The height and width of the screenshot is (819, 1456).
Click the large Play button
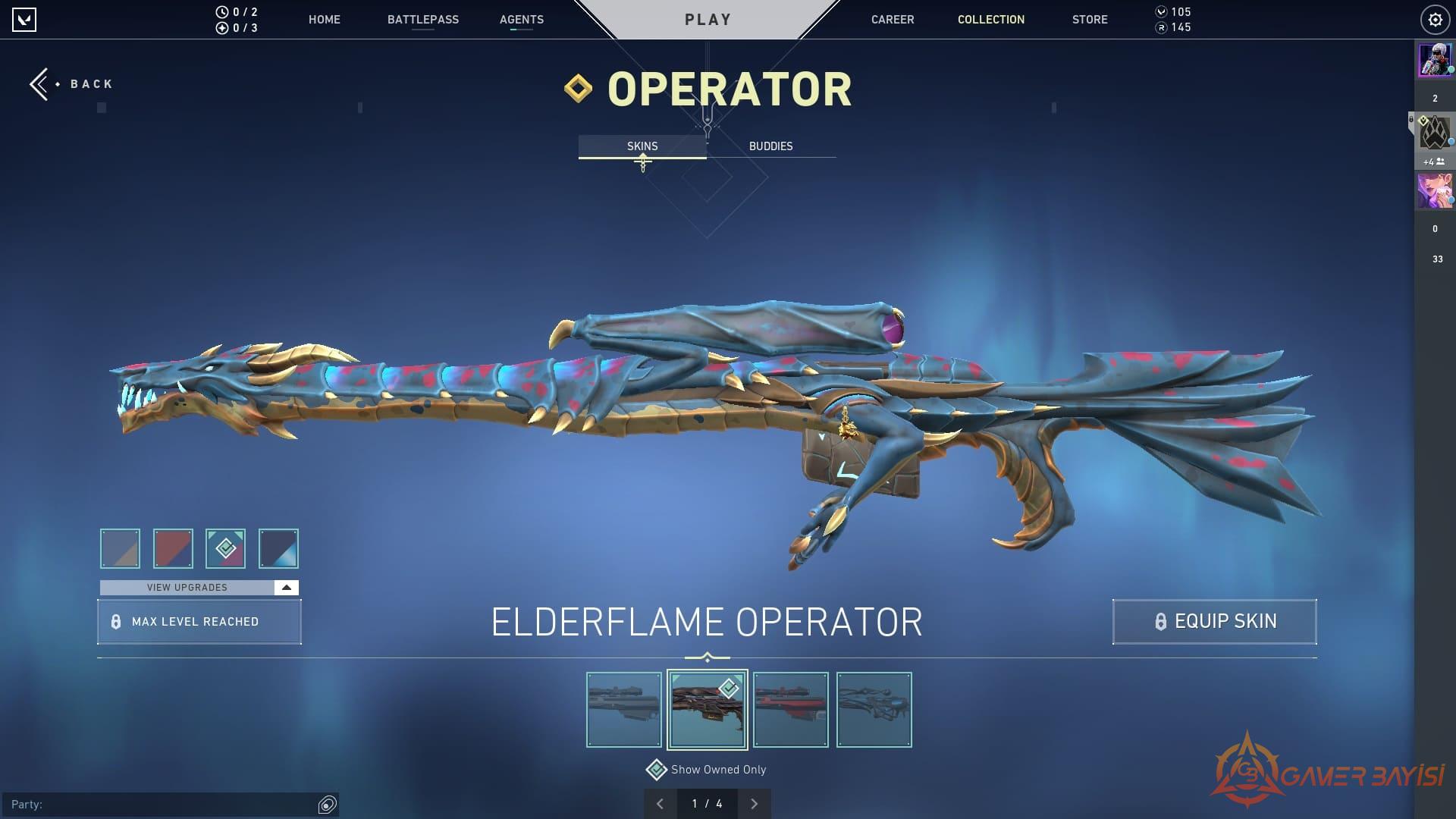(x=708, y=20)
